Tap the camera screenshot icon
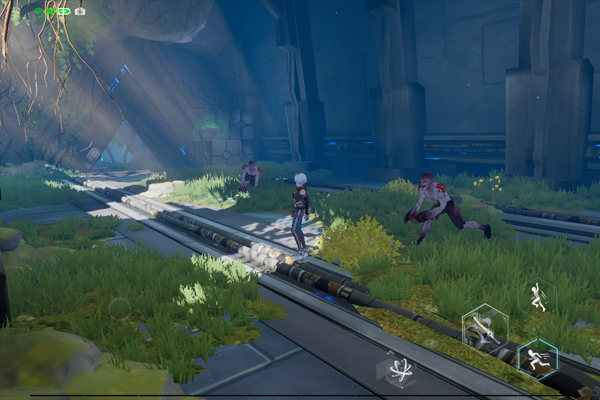600x400 pixels. (80, 11)
